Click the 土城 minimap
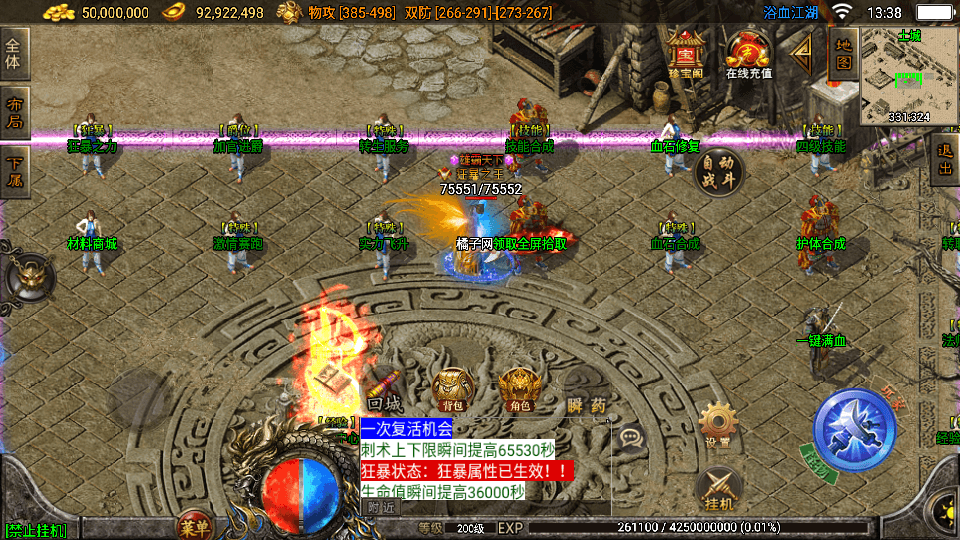 pos(908,75)
